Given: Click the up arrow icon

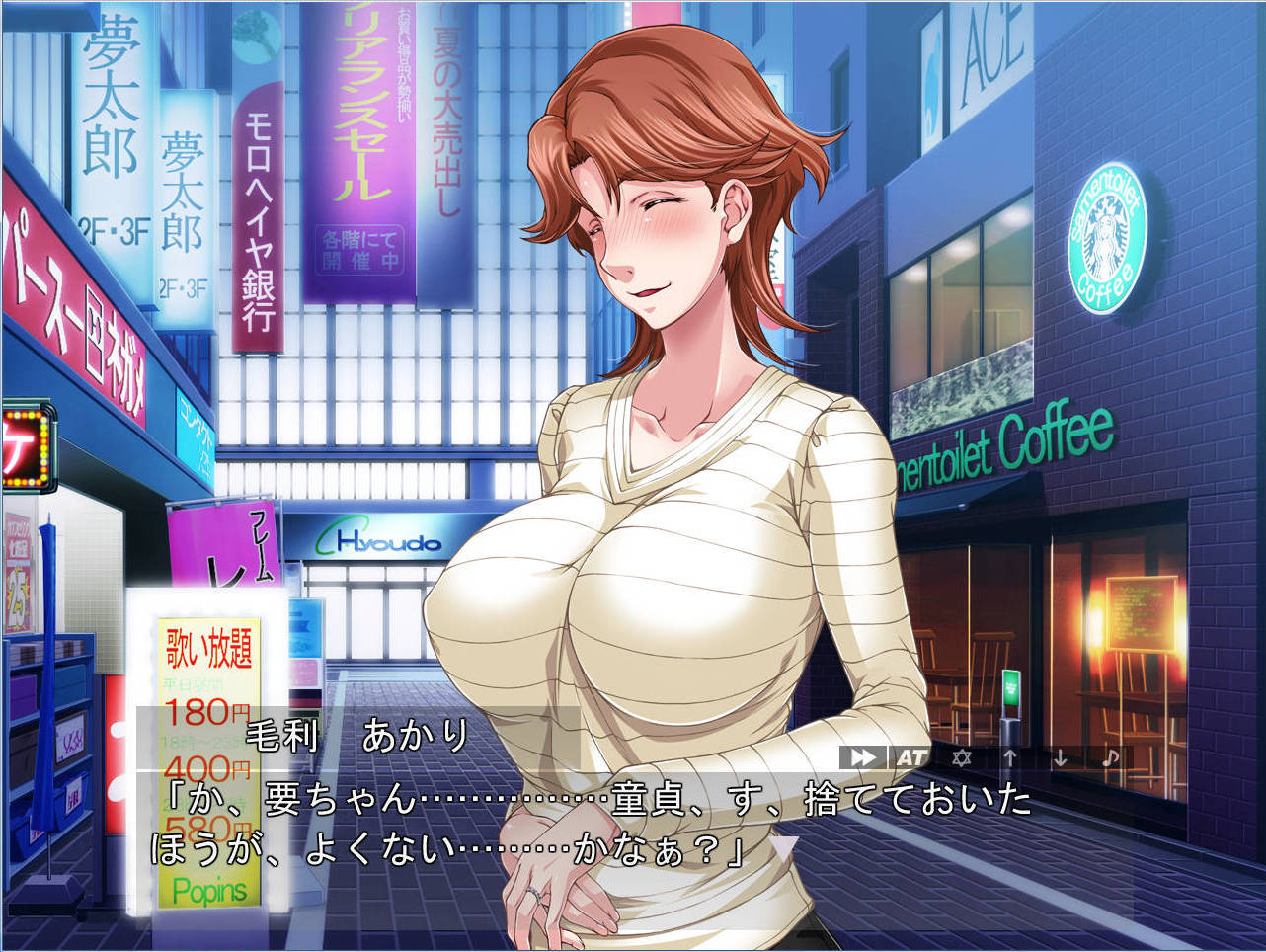Looking at the screenshot, I should click(x=1010, y=757).
